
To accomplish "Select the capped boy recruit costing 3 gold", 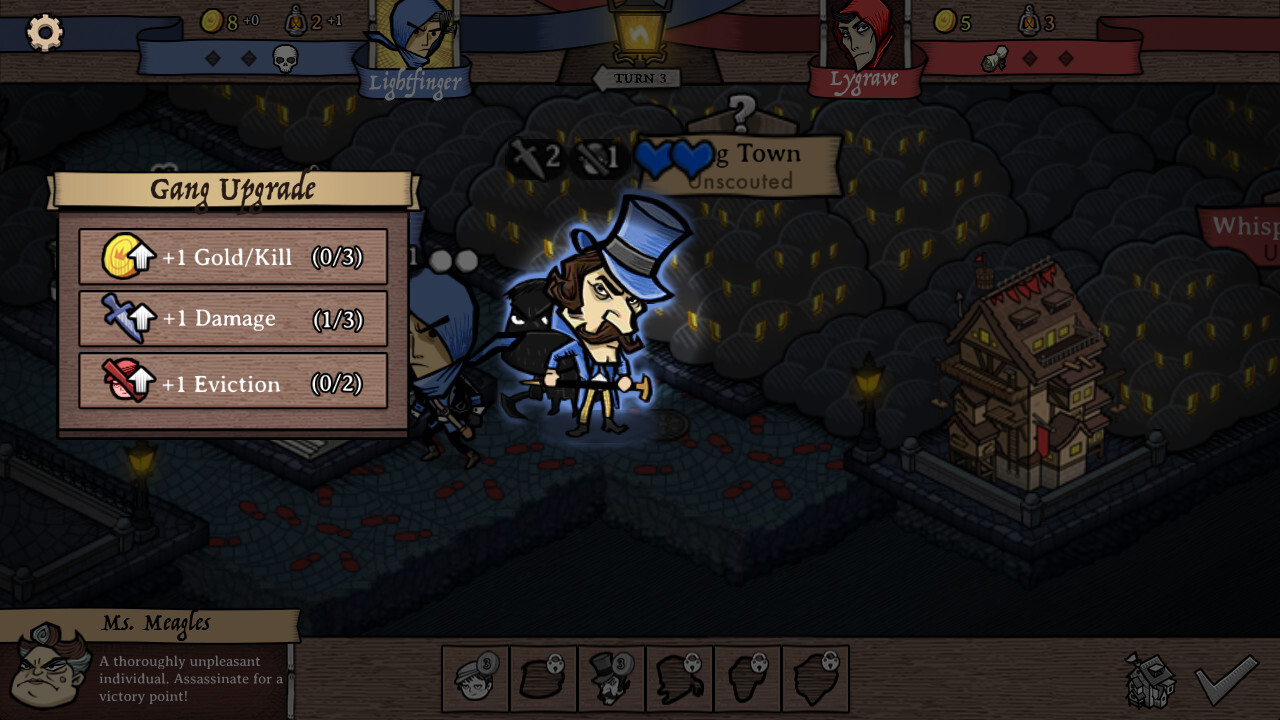I will tap(475, 678).
